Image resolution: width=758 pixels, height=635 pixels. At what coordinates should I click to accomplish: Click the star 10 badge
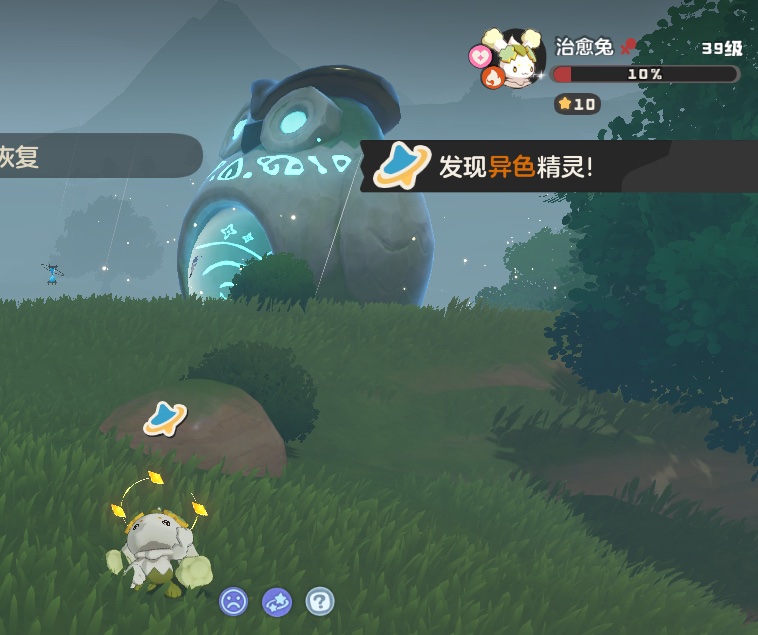pyautogui.click(x=576, y=104)
